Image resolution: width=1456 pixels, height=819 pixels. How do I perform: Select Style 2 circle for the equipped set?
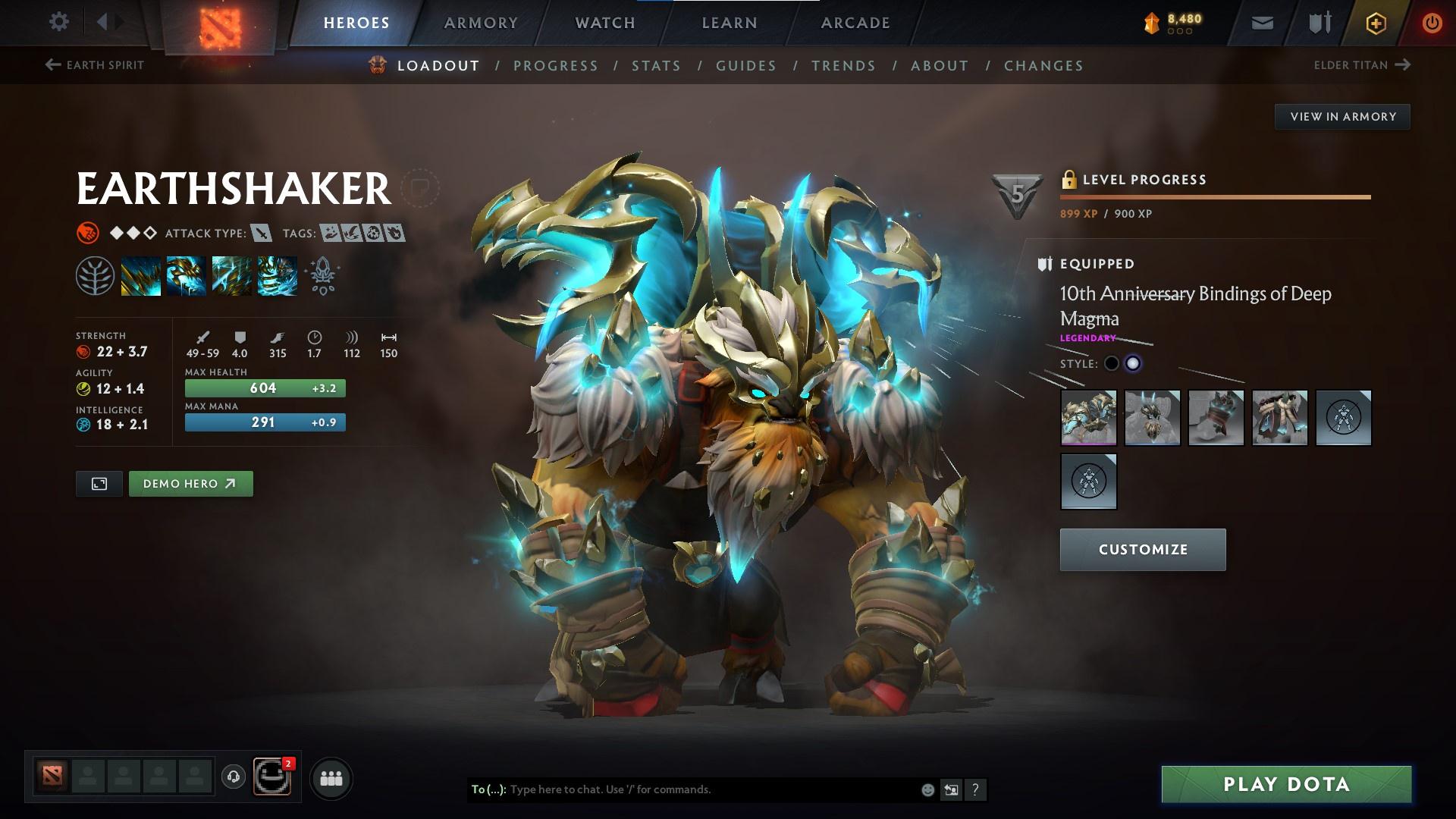(1134, 363)
